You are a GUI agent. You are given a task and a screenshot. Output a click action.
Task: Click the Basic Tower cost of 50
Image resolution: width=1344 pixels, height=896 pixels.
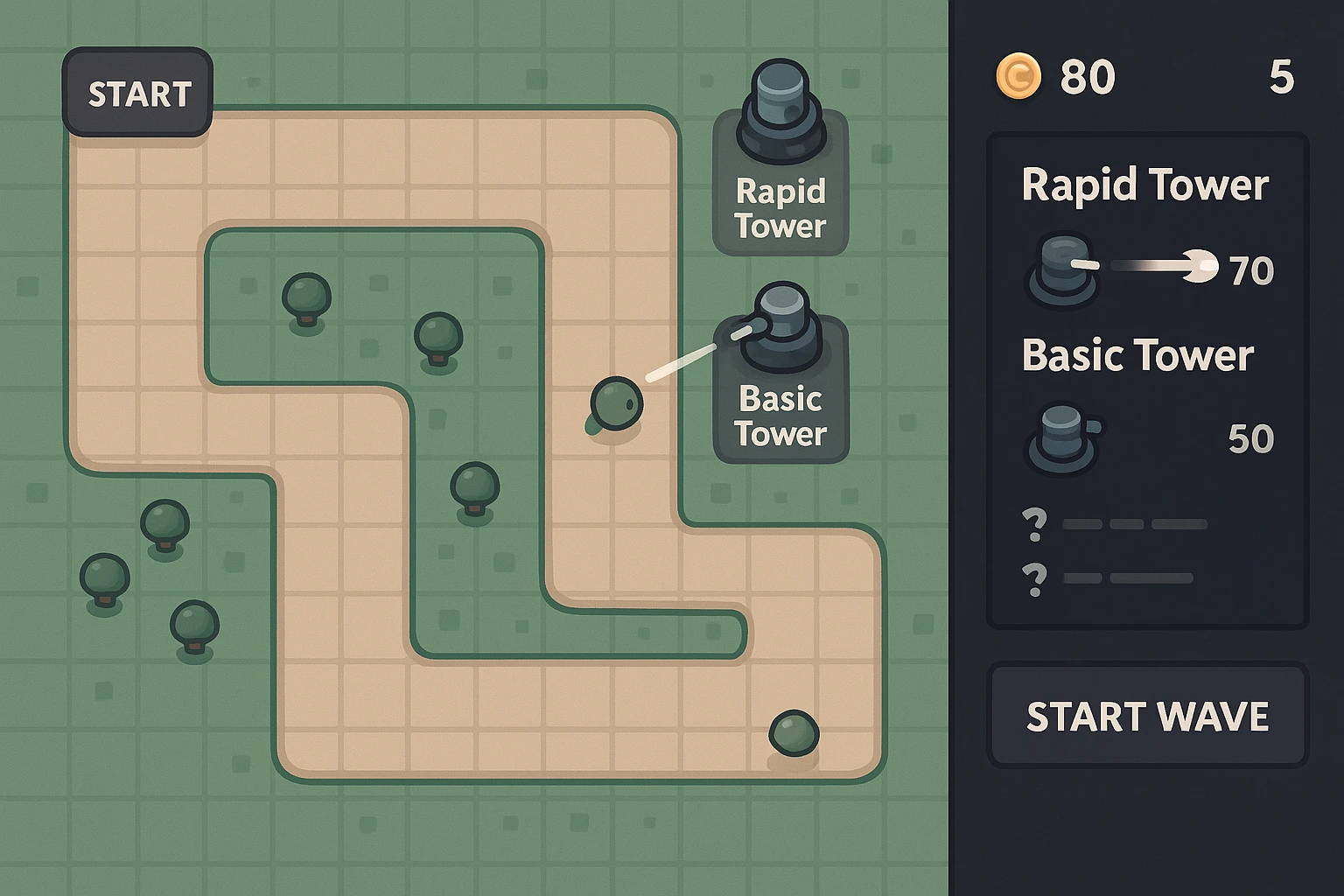[1250, 438]
